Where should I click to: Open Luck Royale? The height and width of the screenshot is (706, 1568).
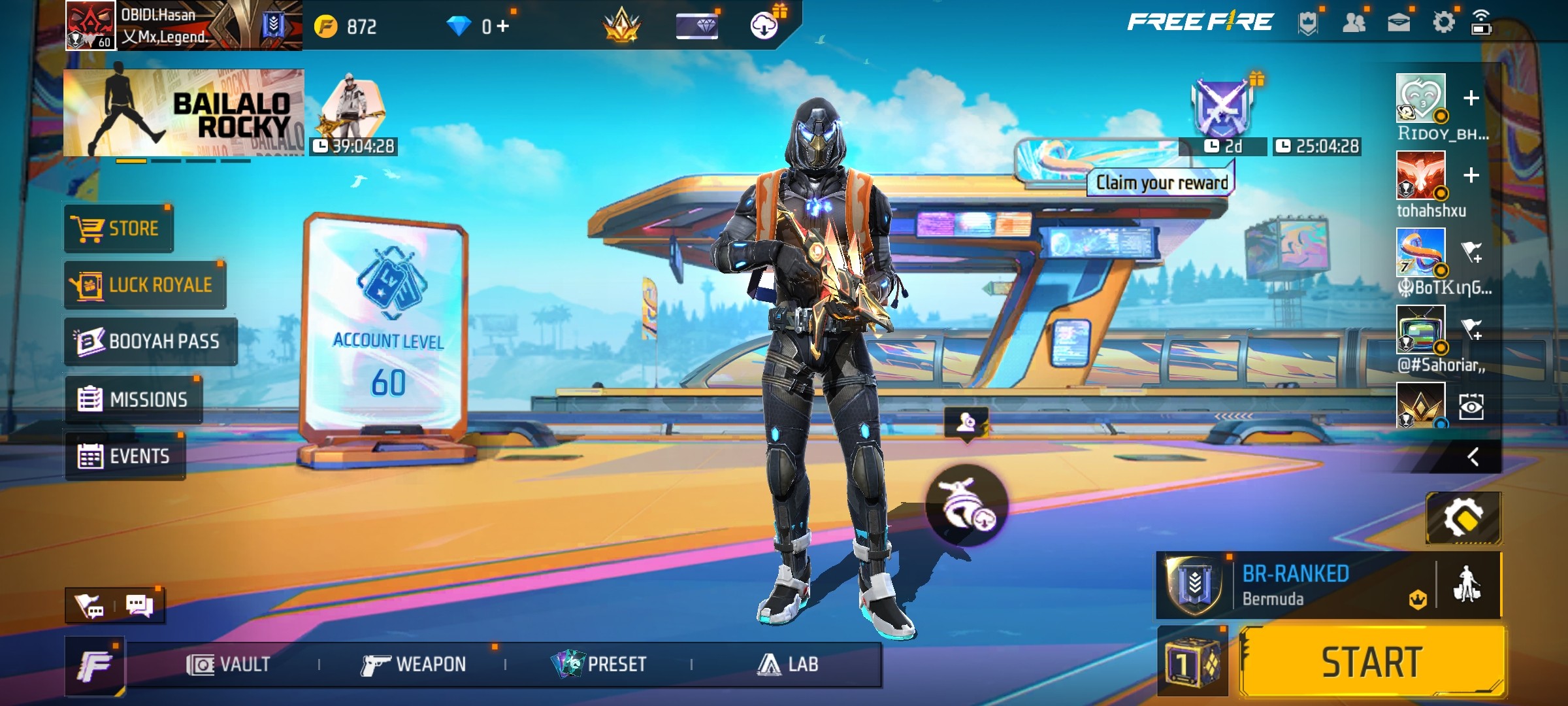point(145,285)
